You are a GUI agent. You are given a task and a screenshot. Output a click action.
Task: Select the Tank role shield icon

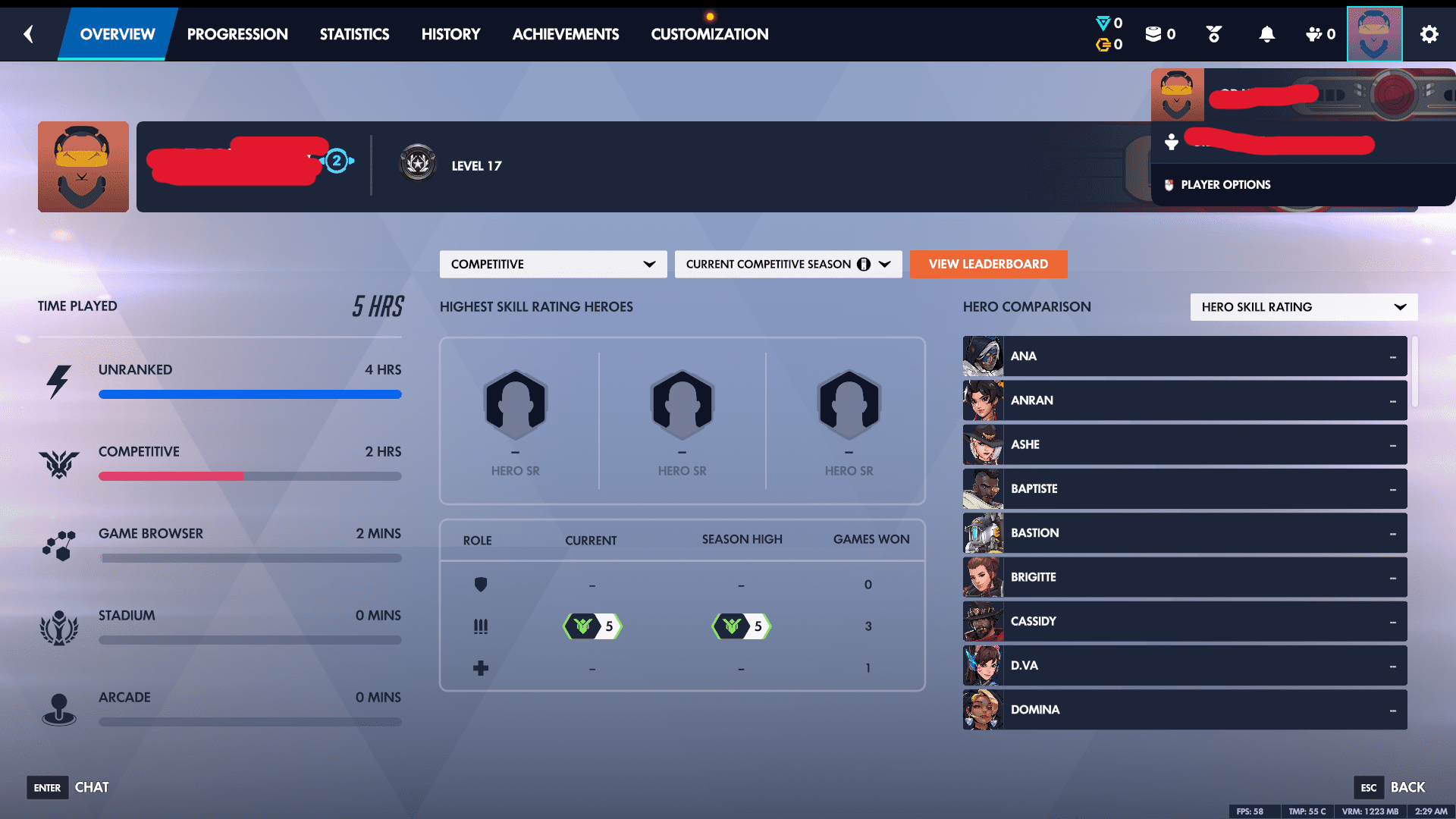[482, 585]
